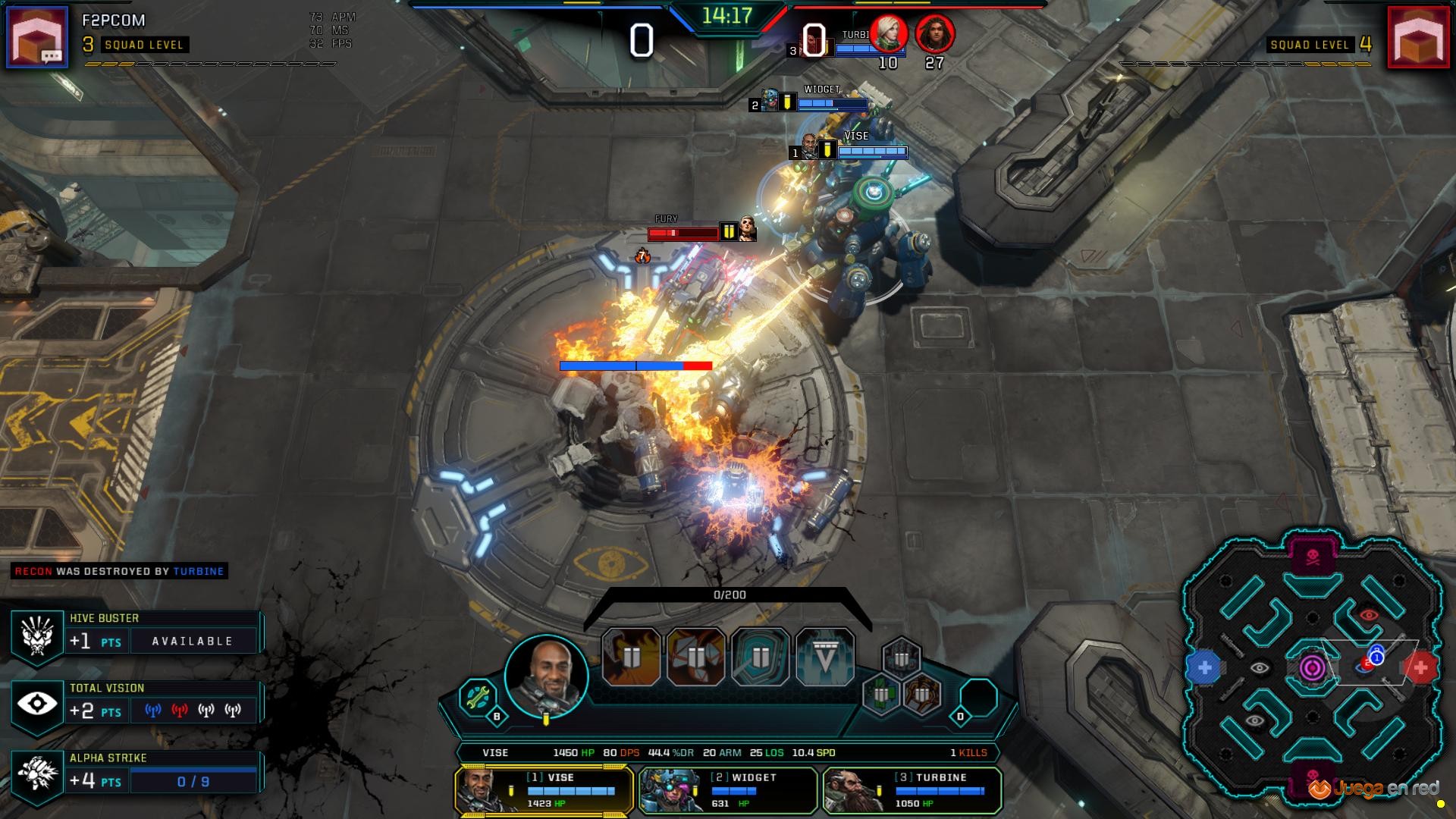This screenshot has height=819, width=1456.
Task: Open the Hive Buster objective panel
Action: [136, 635]
